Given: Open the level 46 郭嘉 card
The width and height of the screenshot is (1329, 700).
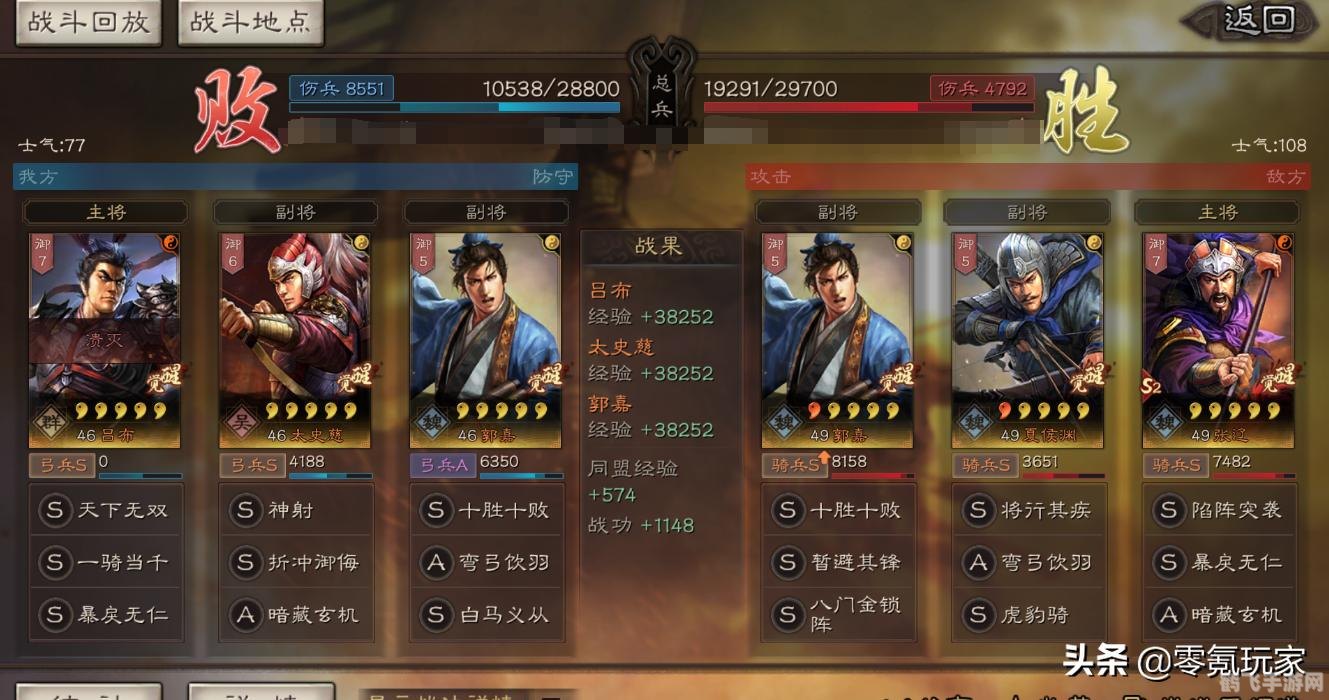Looking at the screenshot, I should coord(485,340).
